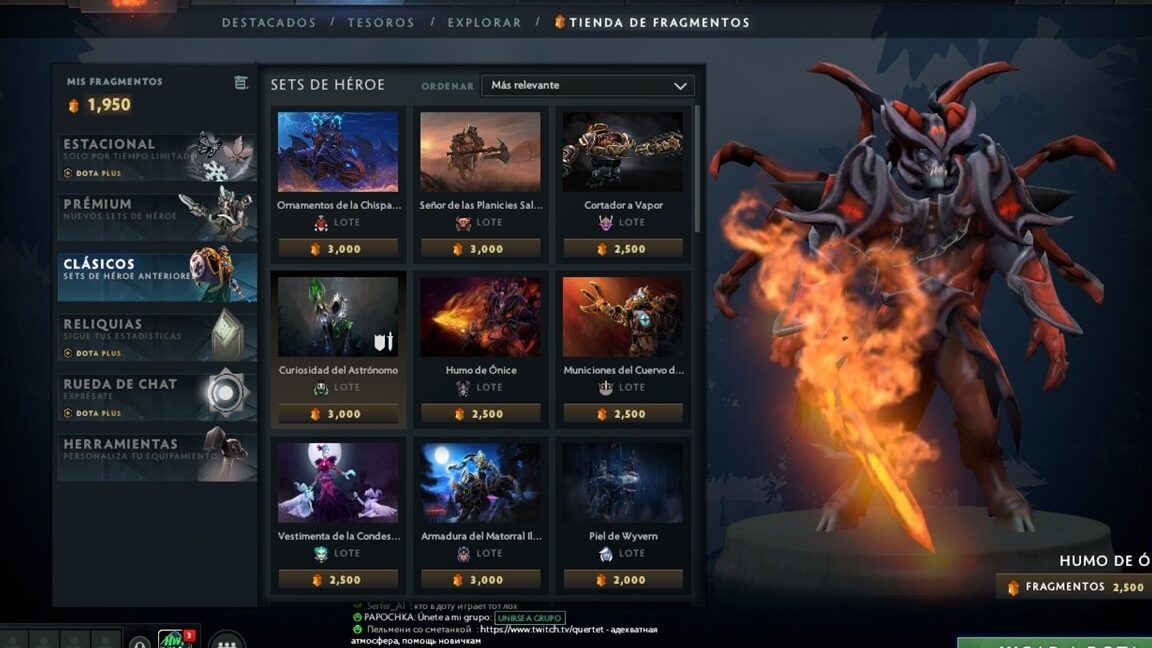
Task: Switch to the Tesoros tab
Action: coord(381,22)
